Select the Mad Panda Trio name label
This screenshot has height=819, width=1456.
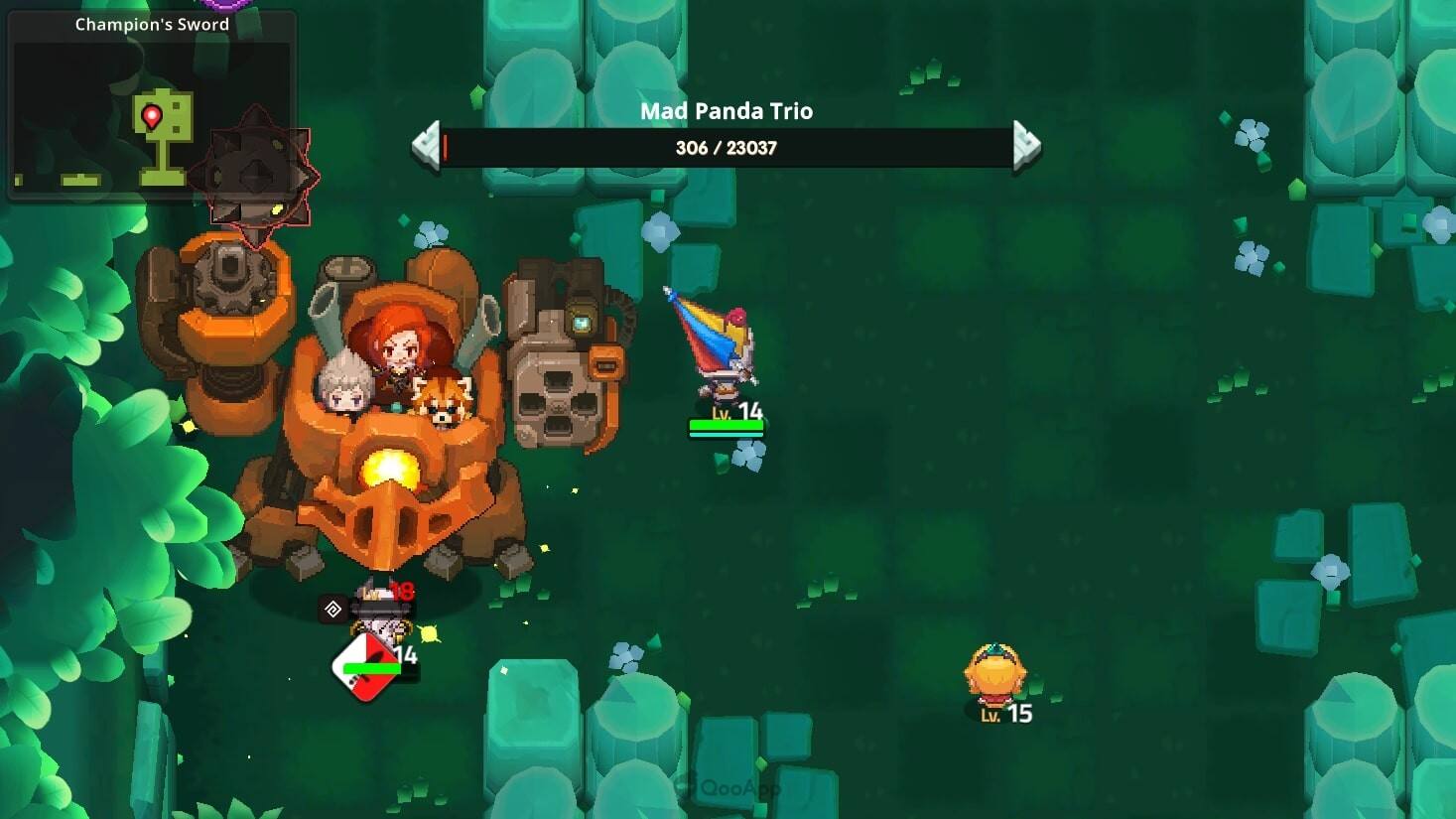click(726, 111)
